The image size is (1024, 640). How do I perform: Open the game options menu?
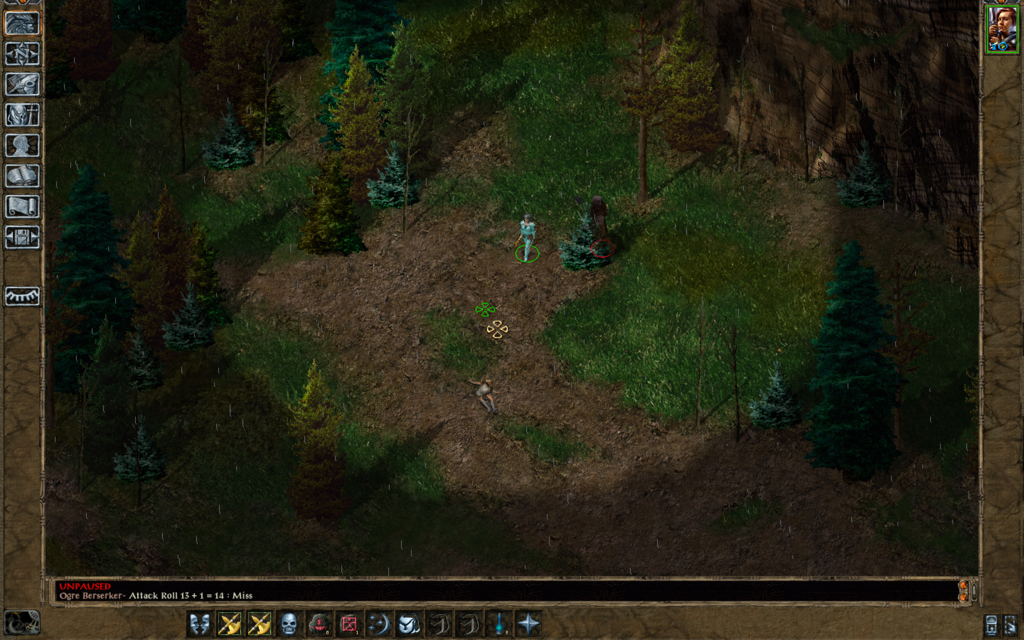coord(22,237)
